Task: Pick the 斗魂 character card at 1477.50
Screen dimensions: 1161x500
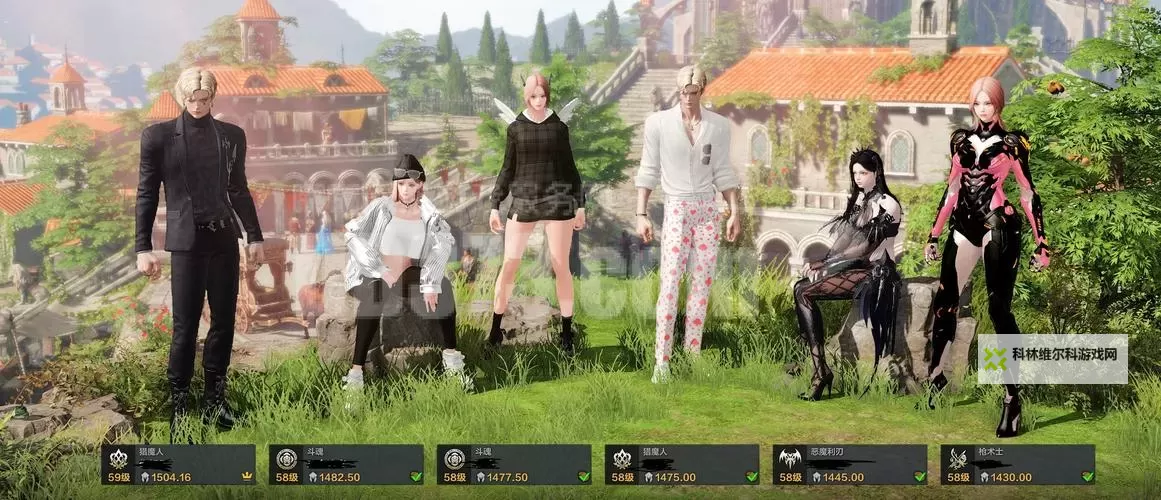Action: coord(514,465)
